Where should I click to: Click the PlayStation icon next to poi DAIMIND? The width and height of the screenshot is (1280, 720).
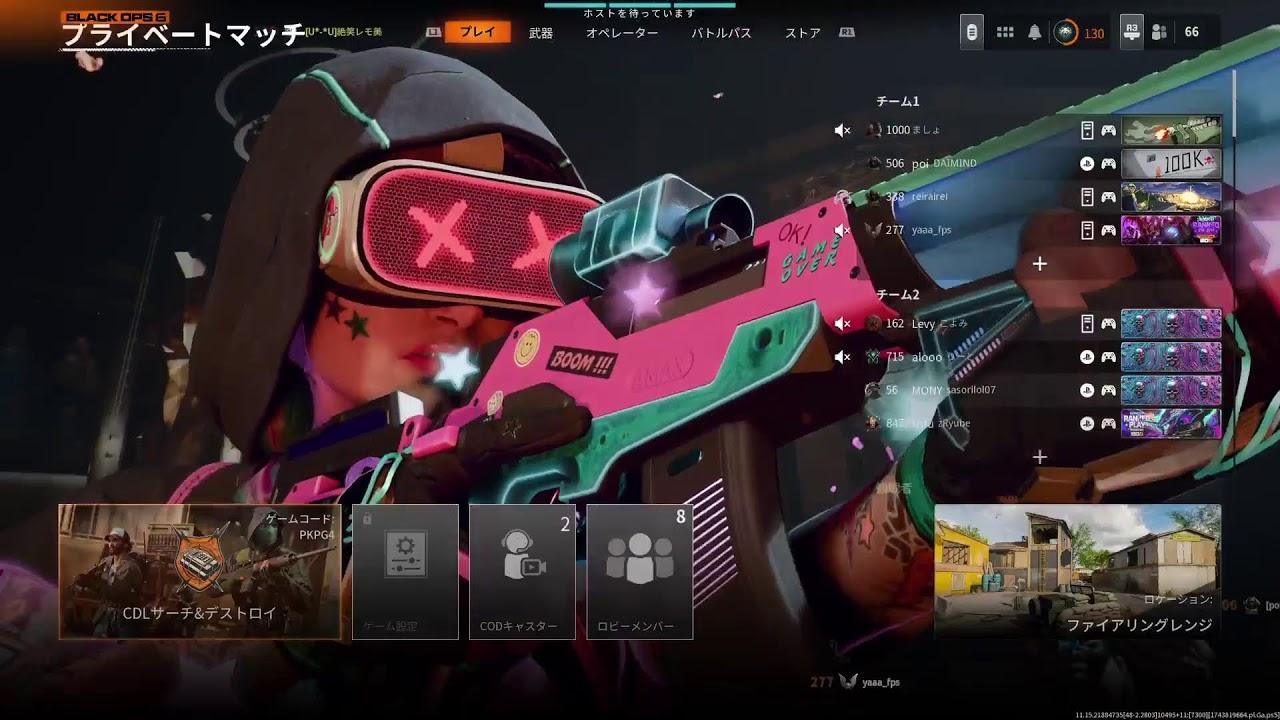click(1087, 163)
